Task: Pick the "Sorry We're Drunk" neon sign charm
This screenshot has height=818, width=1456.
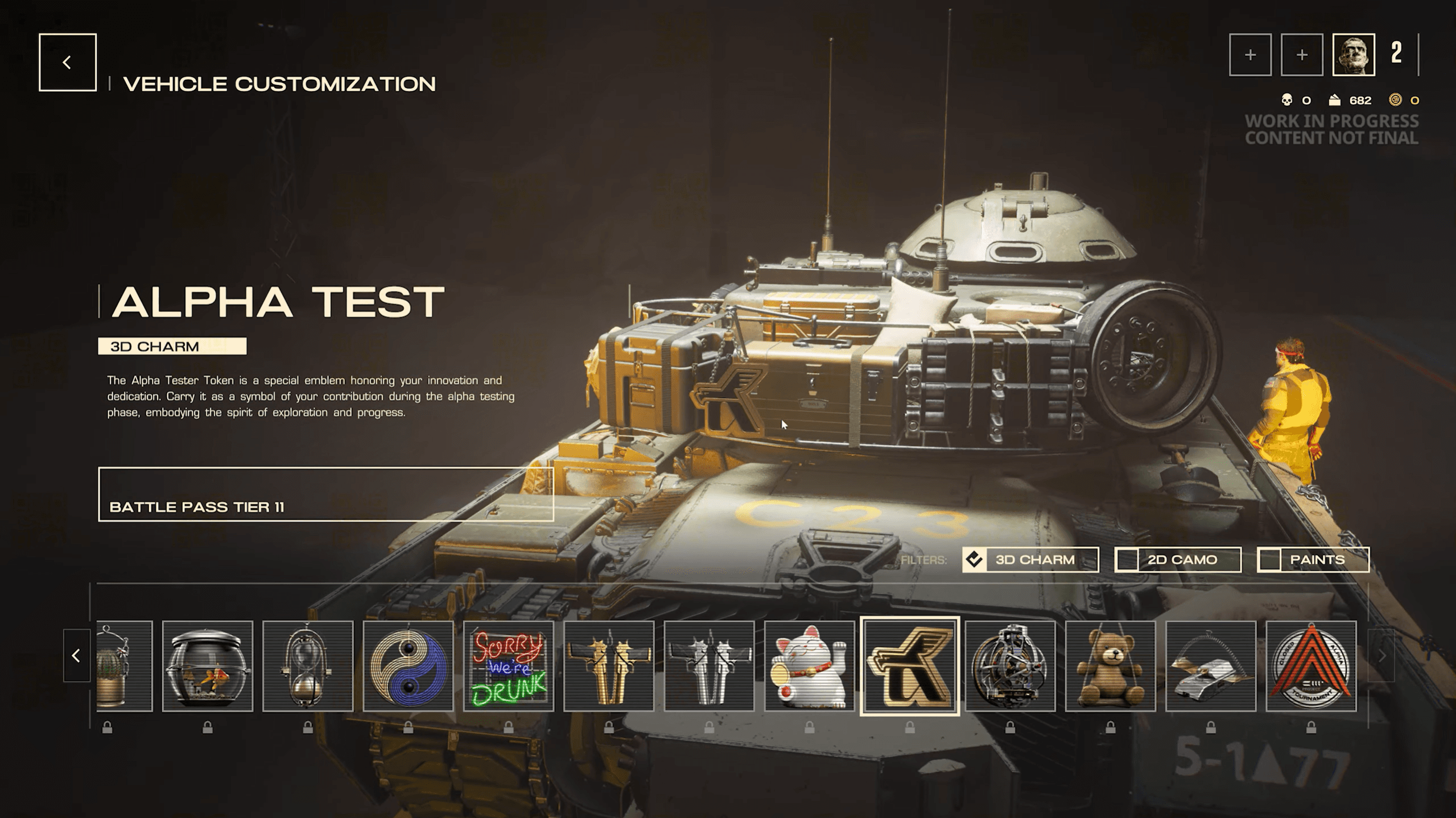Action: (x=509, y=665)
